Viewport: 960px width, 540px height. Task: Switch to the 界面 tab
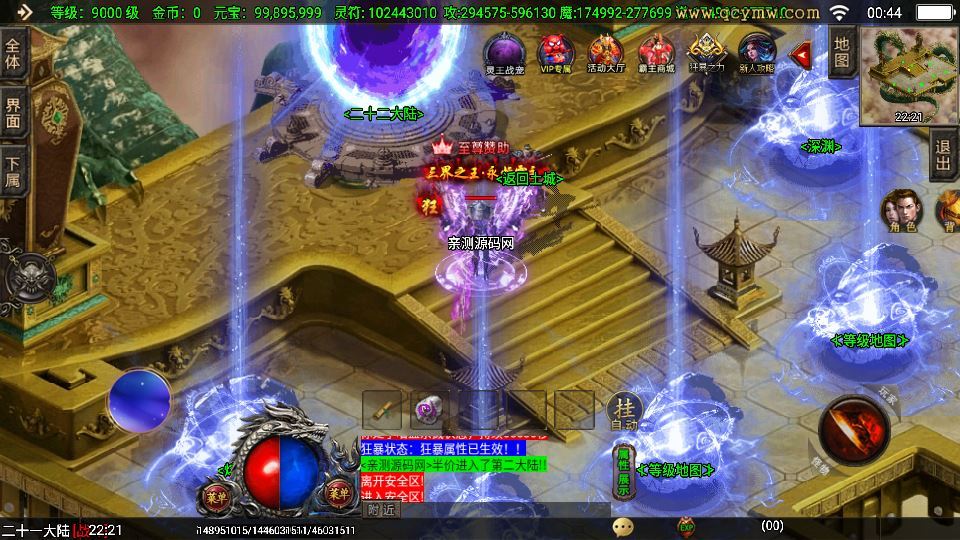13,113
